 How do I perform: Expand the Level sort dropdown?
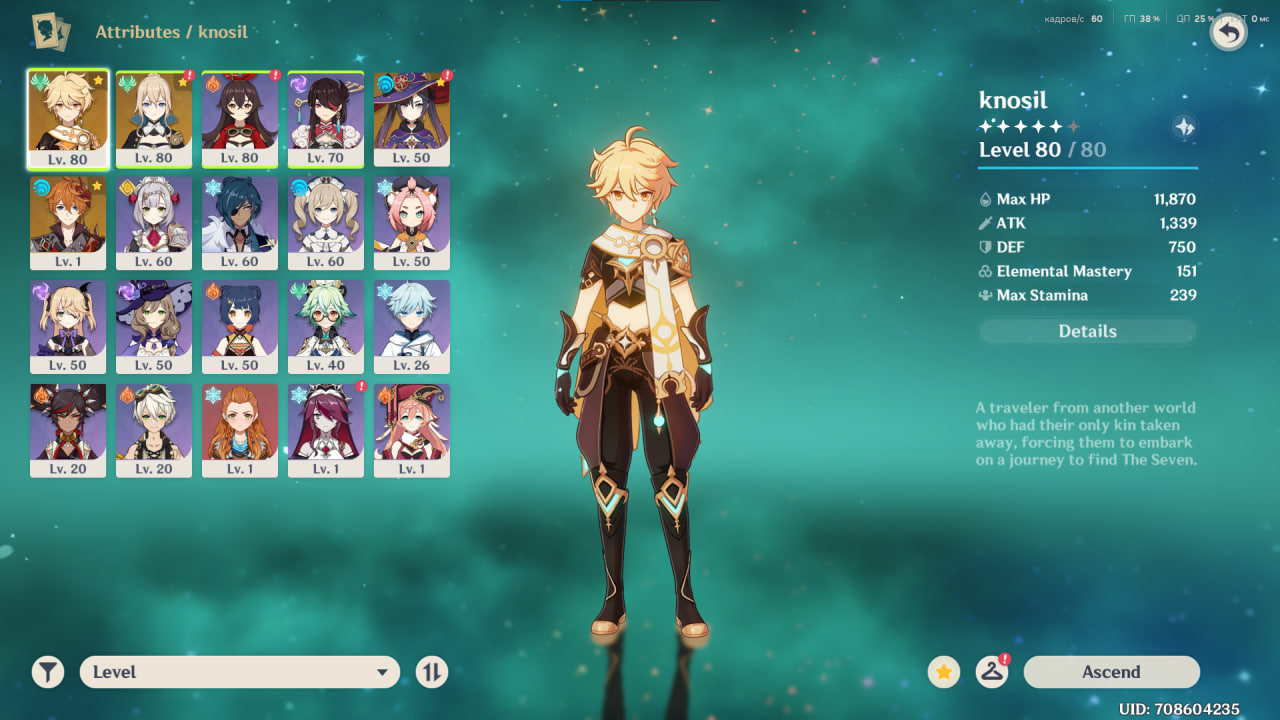(240, 672)
